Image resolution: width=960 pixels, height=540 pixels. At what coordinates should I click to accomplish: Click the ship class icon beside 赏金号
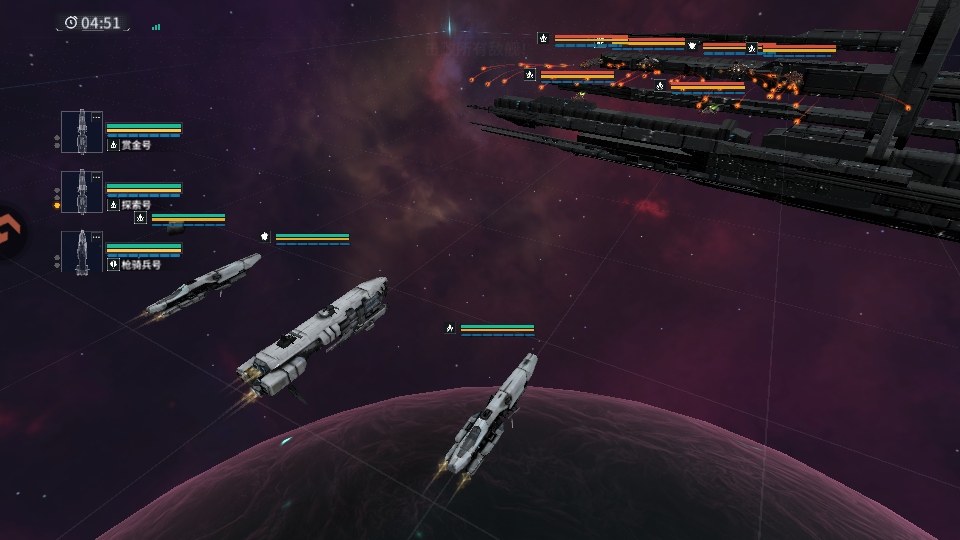coord(113,145)
